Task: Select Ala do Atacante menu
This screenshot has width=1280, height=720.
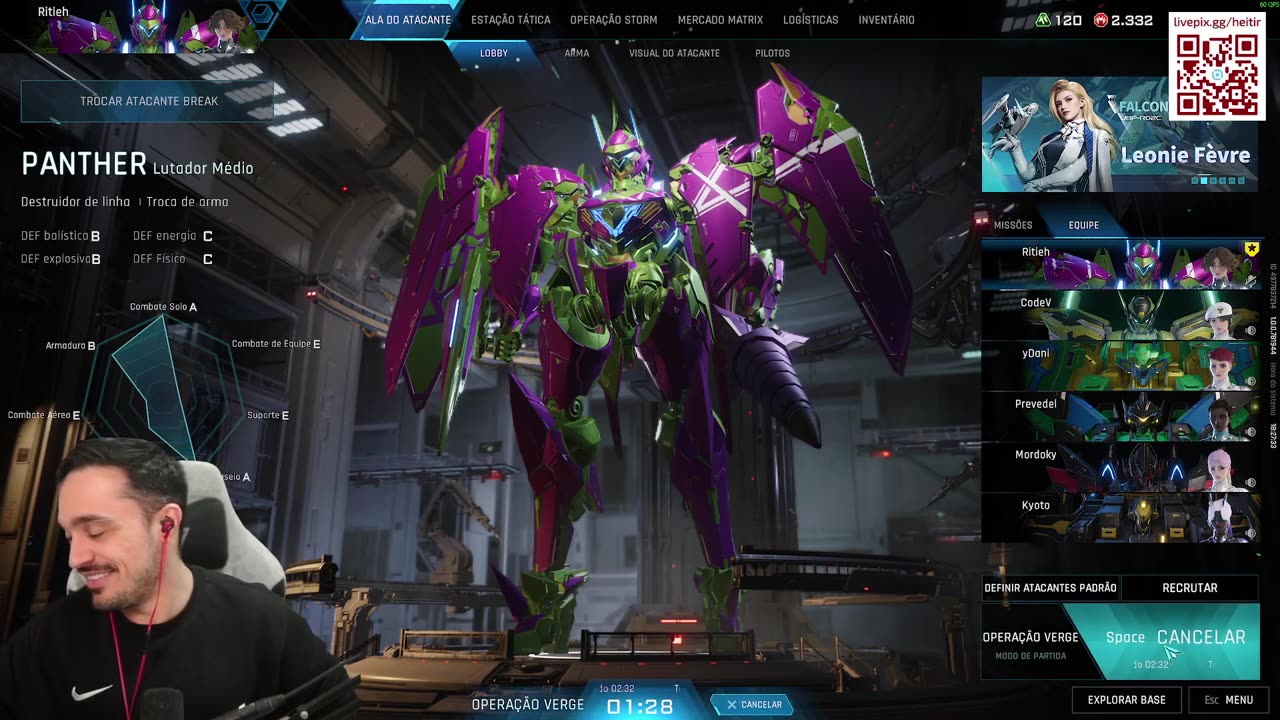Action: [407, 20]
